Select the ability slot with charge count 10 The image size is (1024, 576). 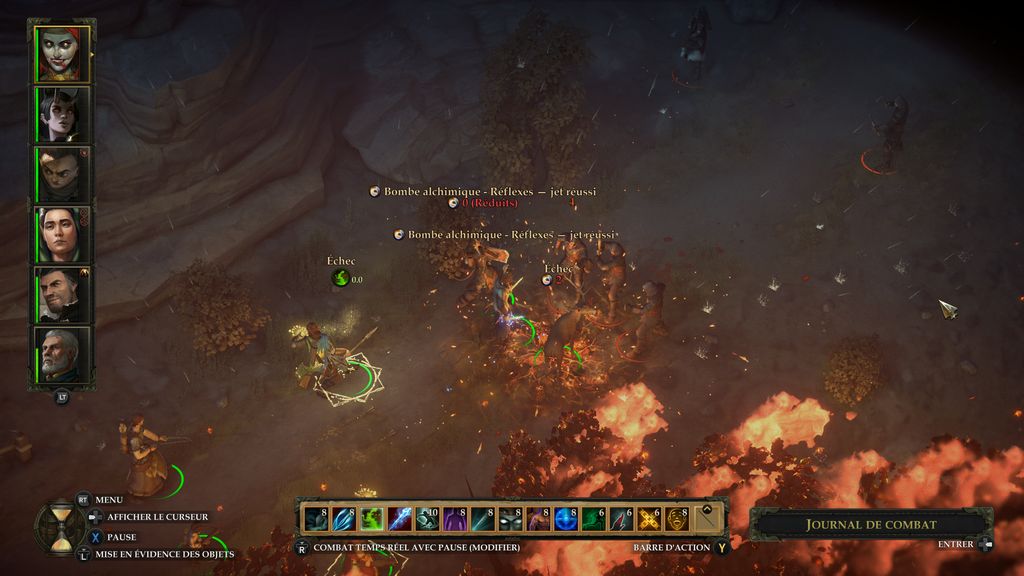427,519
